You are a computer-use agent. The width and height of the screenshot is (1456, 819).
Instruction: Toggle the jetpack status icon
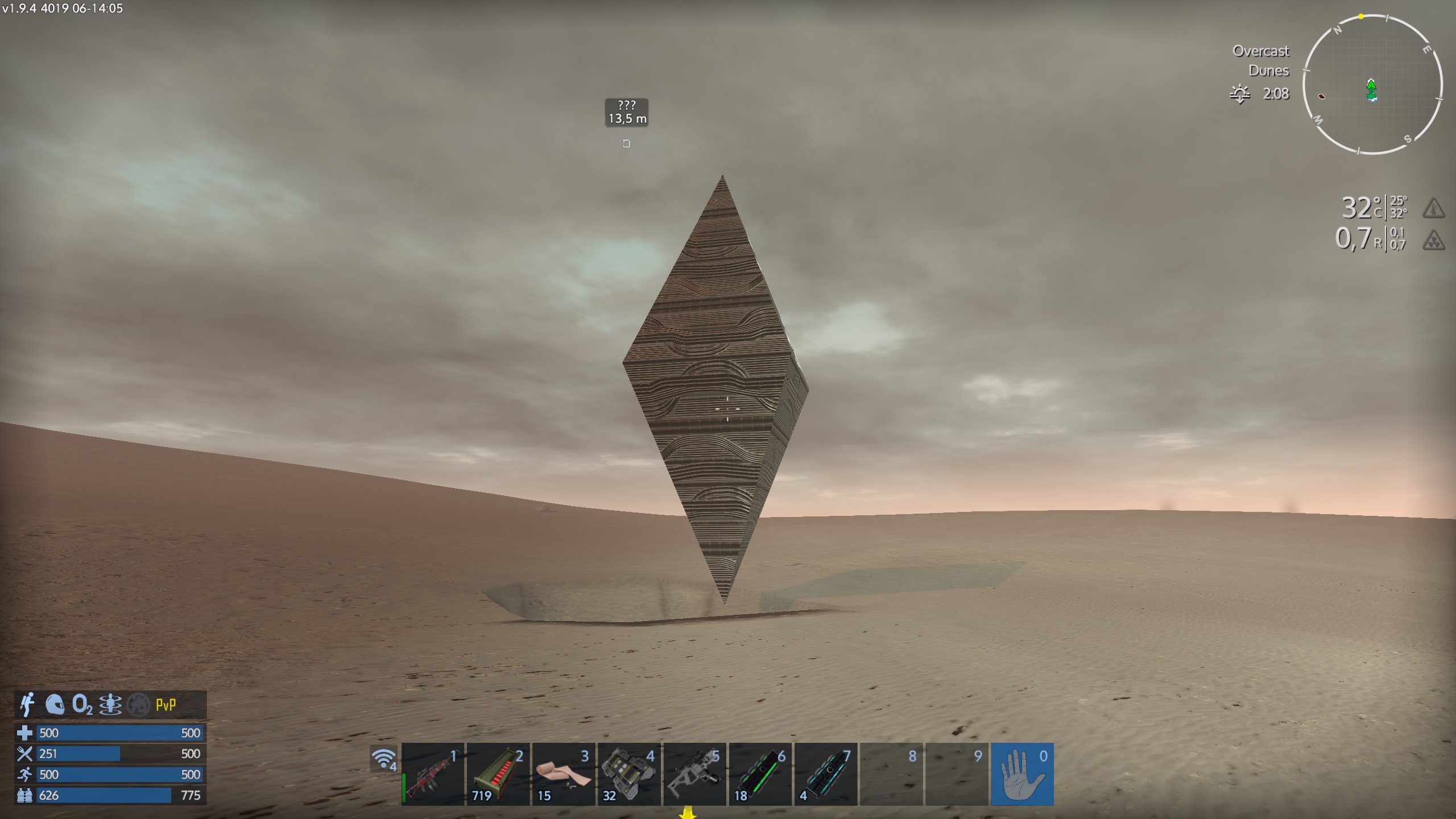(27, 705)
